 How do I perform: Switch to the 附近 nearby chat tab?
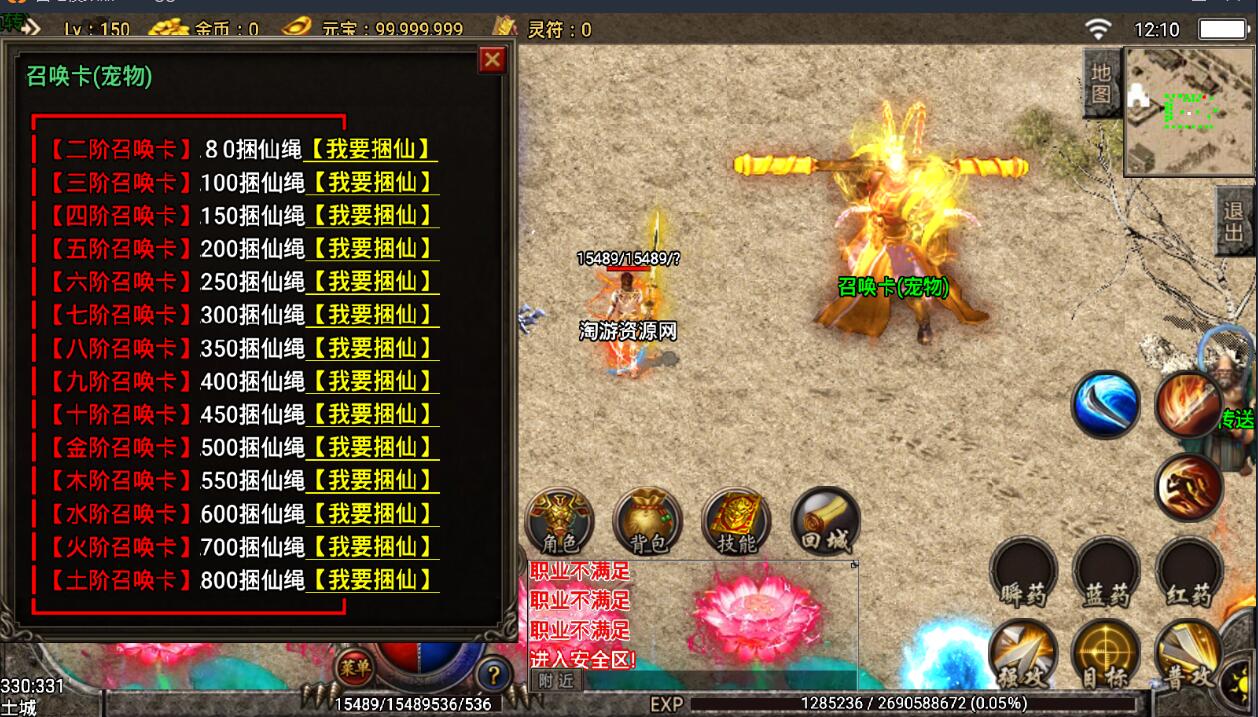556,681
